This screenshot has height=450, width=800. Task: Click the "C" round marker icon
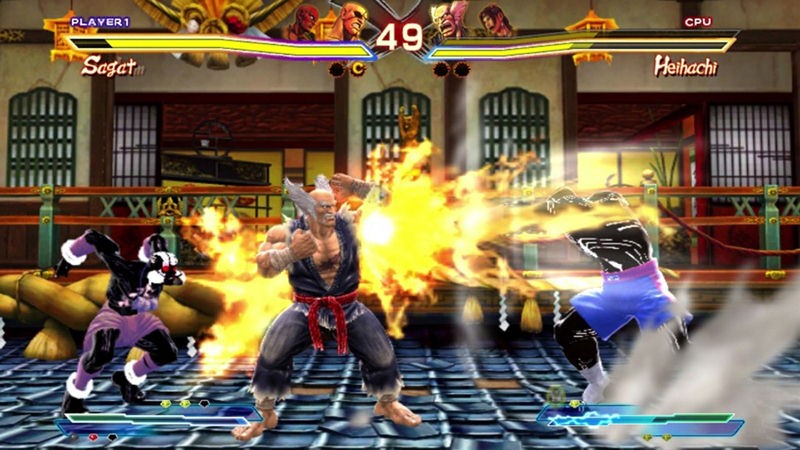tap(358, 69)
